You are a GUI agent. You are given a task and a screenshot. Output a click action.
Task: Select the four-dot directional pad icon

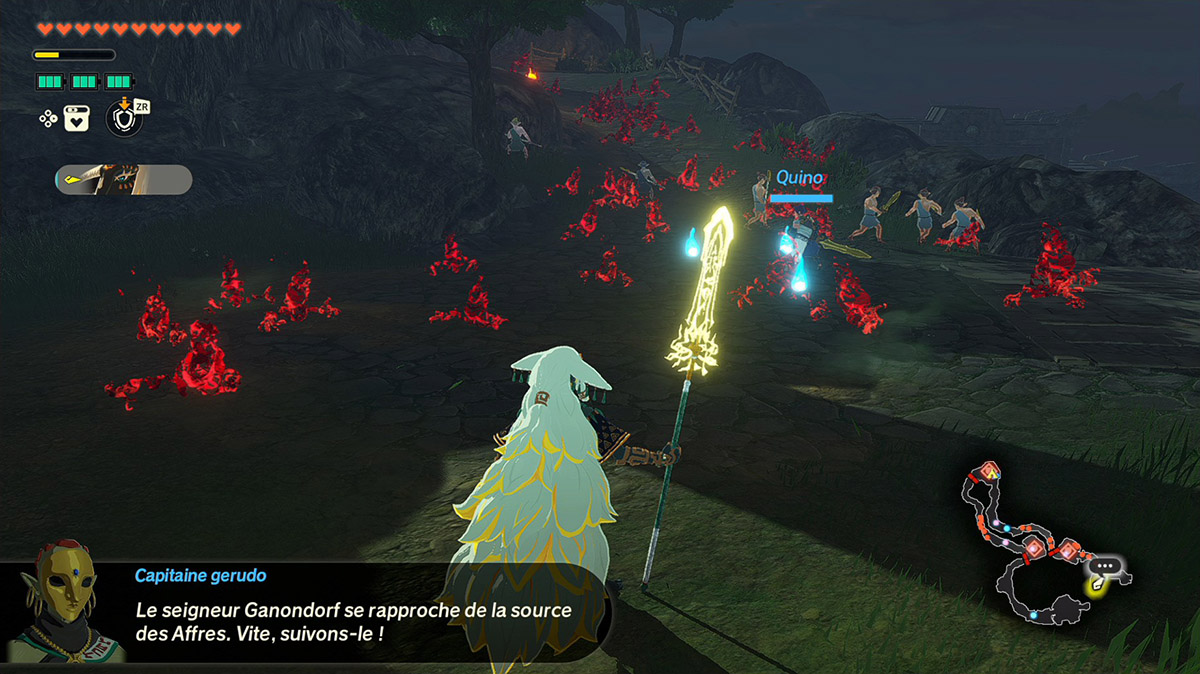tap(47, 118)
